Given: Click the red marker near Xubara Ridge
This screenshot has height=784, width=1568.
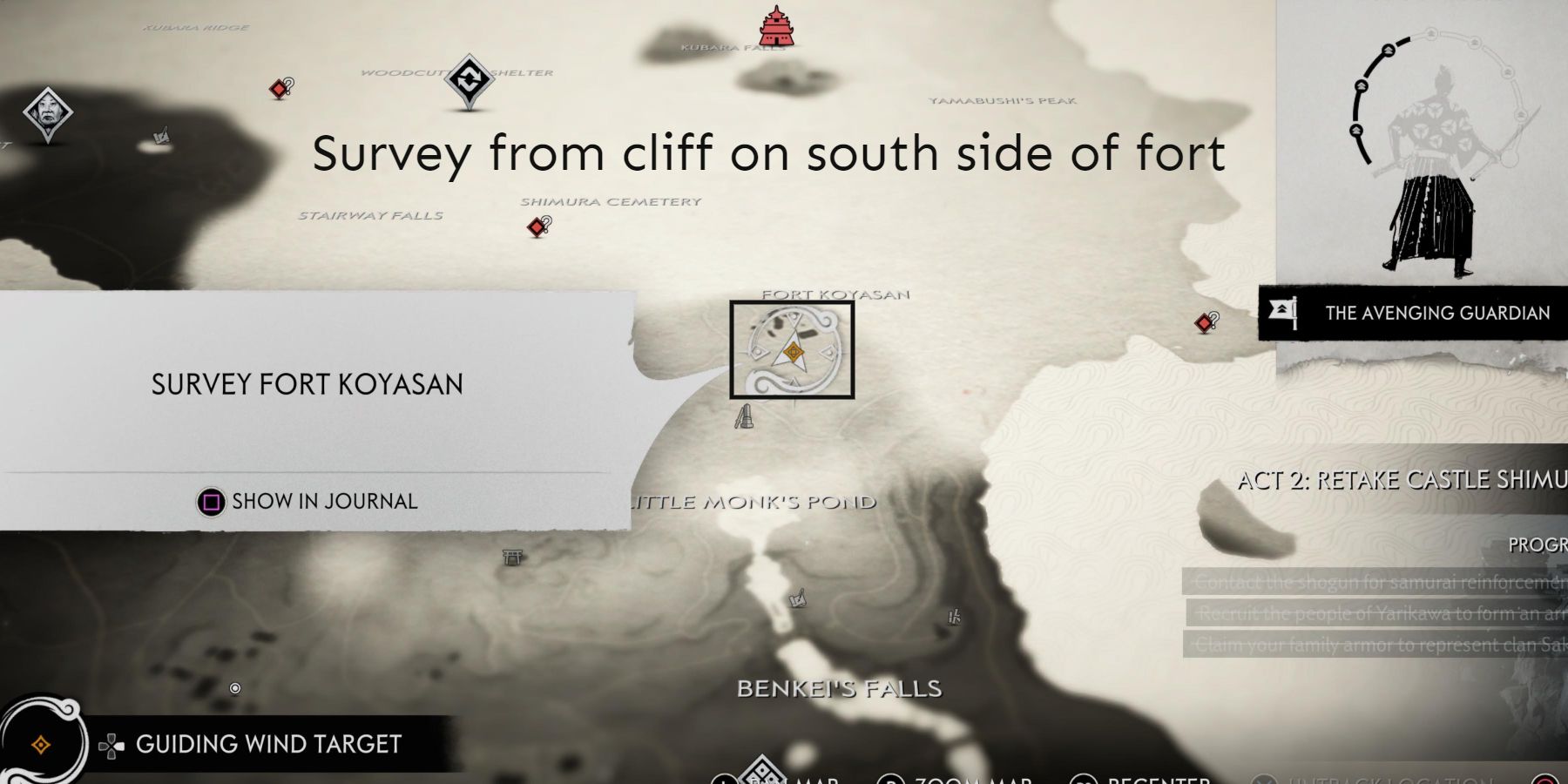Looking at the screenshot, I should pyautogui.click(x=279, y=87).
